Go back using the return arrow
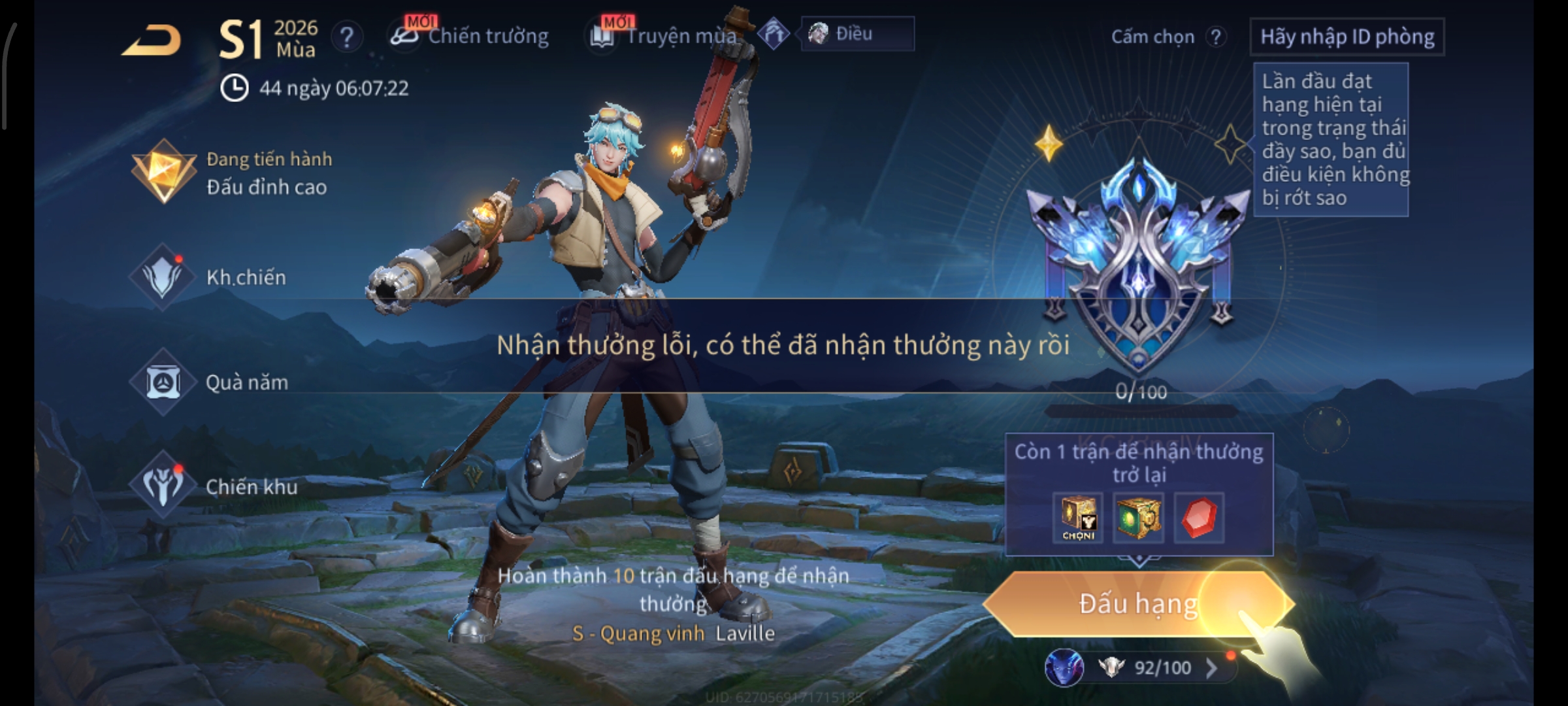The height and width of the screenshot is (706, 1568). pos(152,41)
